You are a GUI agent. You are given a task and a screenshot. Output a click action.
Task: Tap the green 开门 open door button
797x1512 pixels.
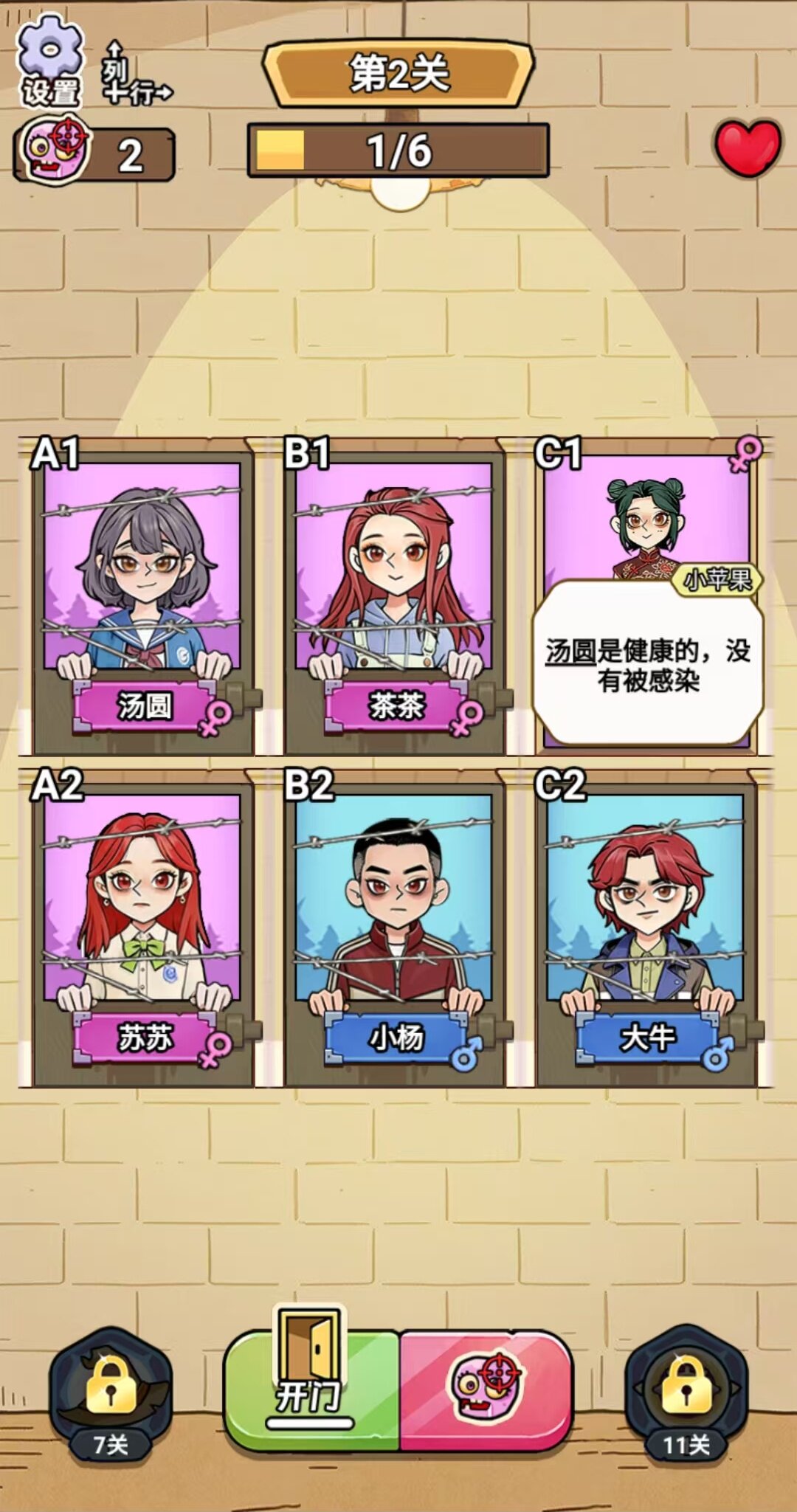point(312,1389)
